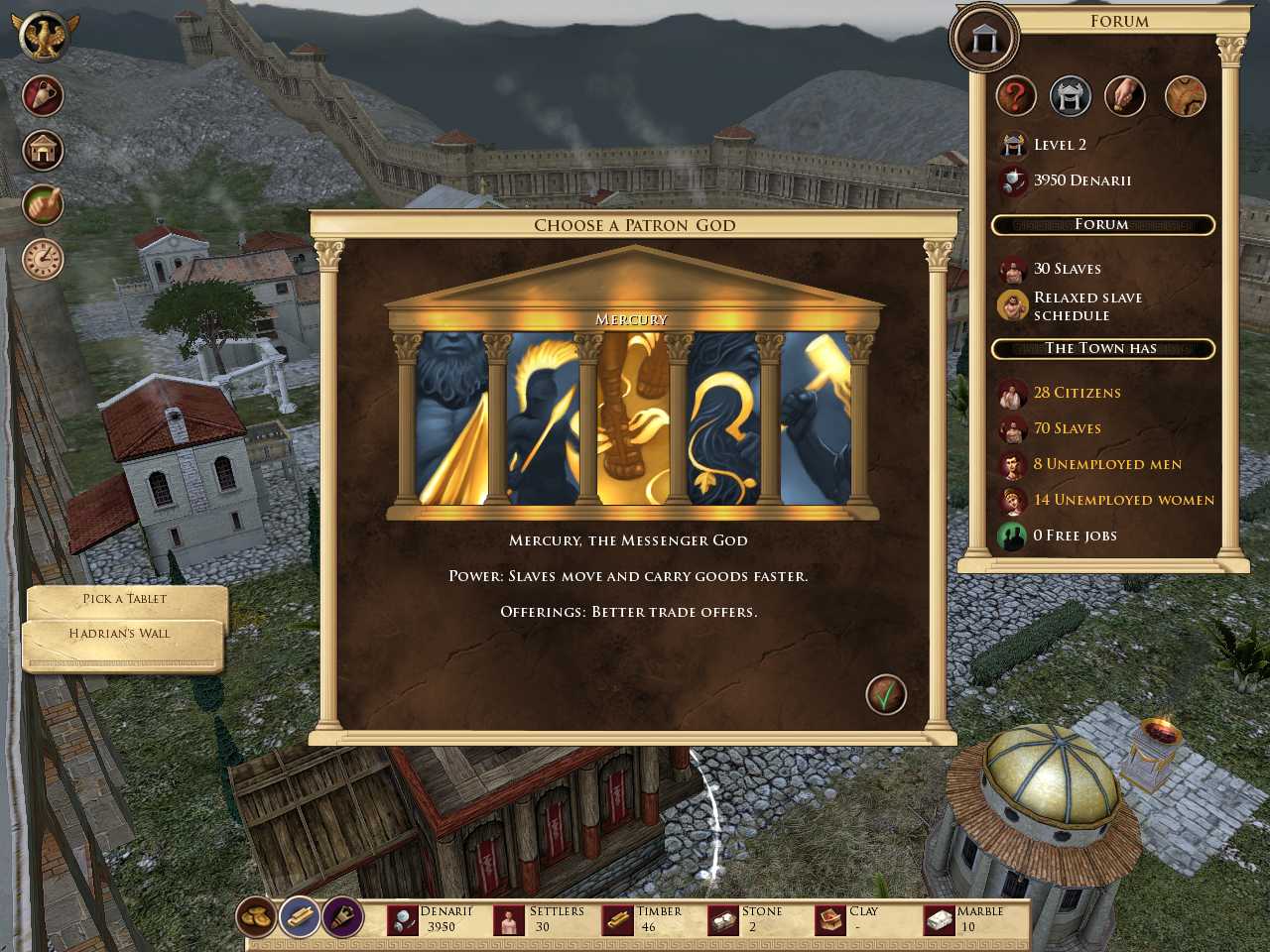Click the hand-with-coin finance icon
Viewport: 1270px width, 952px height.
coord(1126,96)
